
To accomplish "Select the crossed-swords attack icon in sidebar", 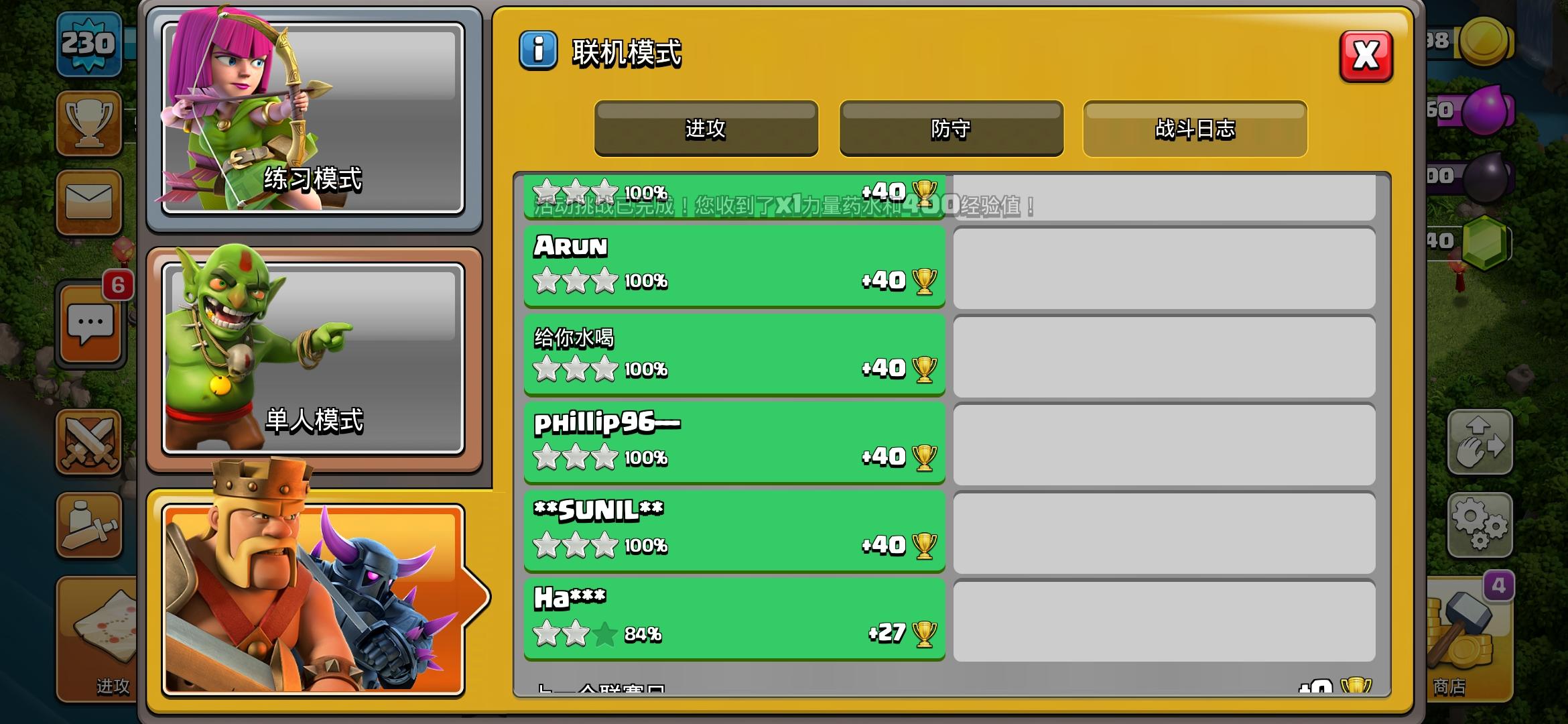I will [x=89, y=442].
